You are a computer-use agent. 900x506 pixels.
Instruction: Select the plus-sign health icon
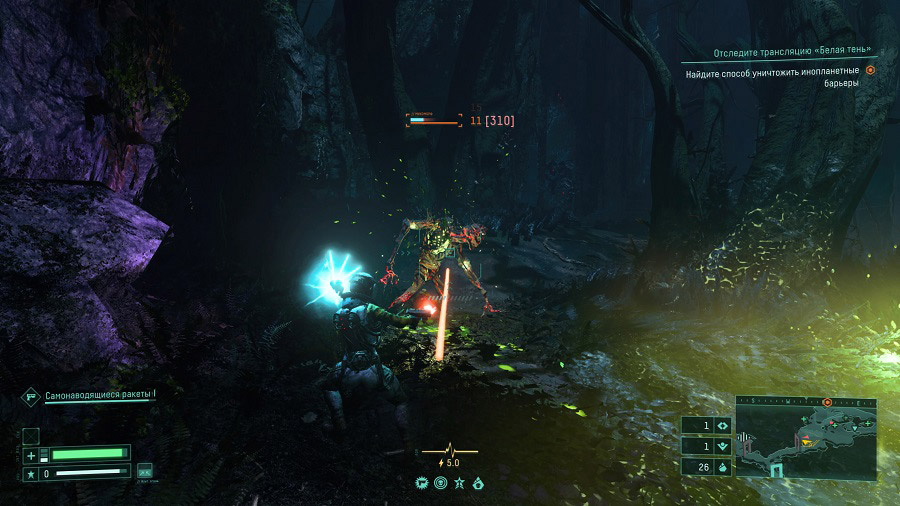pyautogui.click(x=31, y=455)
